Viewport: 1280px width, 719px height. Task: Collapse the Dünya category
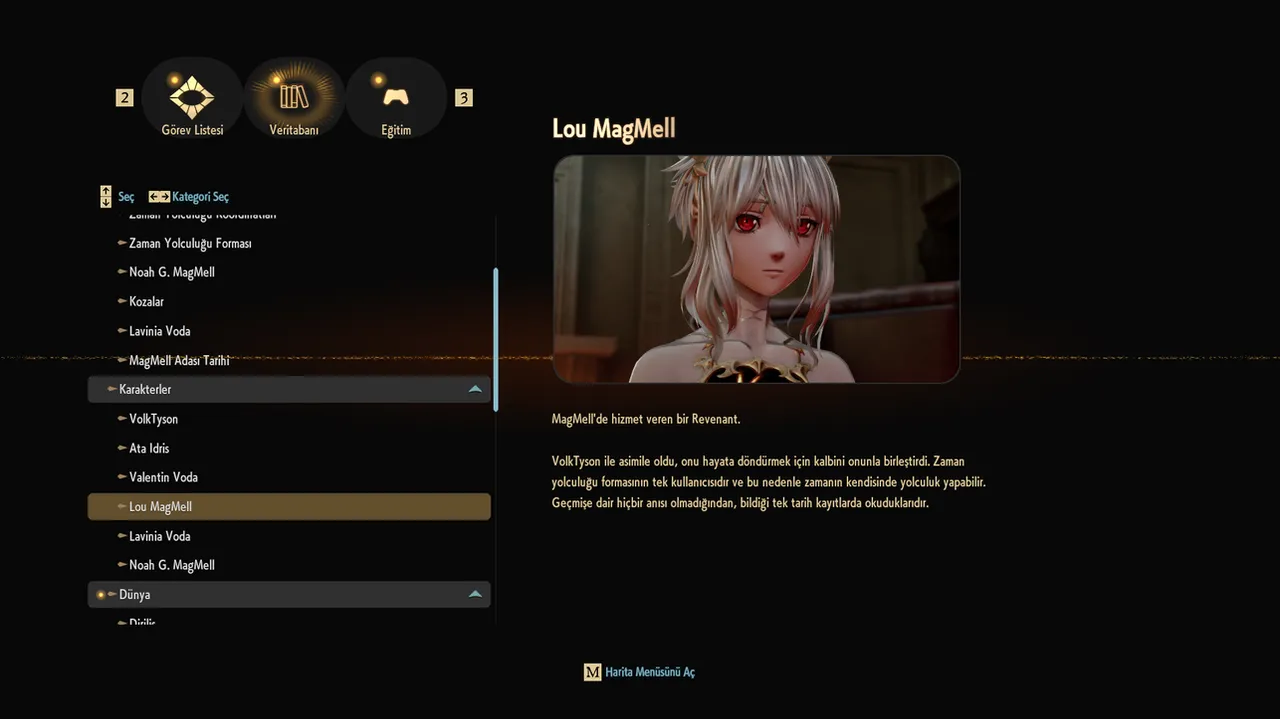coord(475,594)
